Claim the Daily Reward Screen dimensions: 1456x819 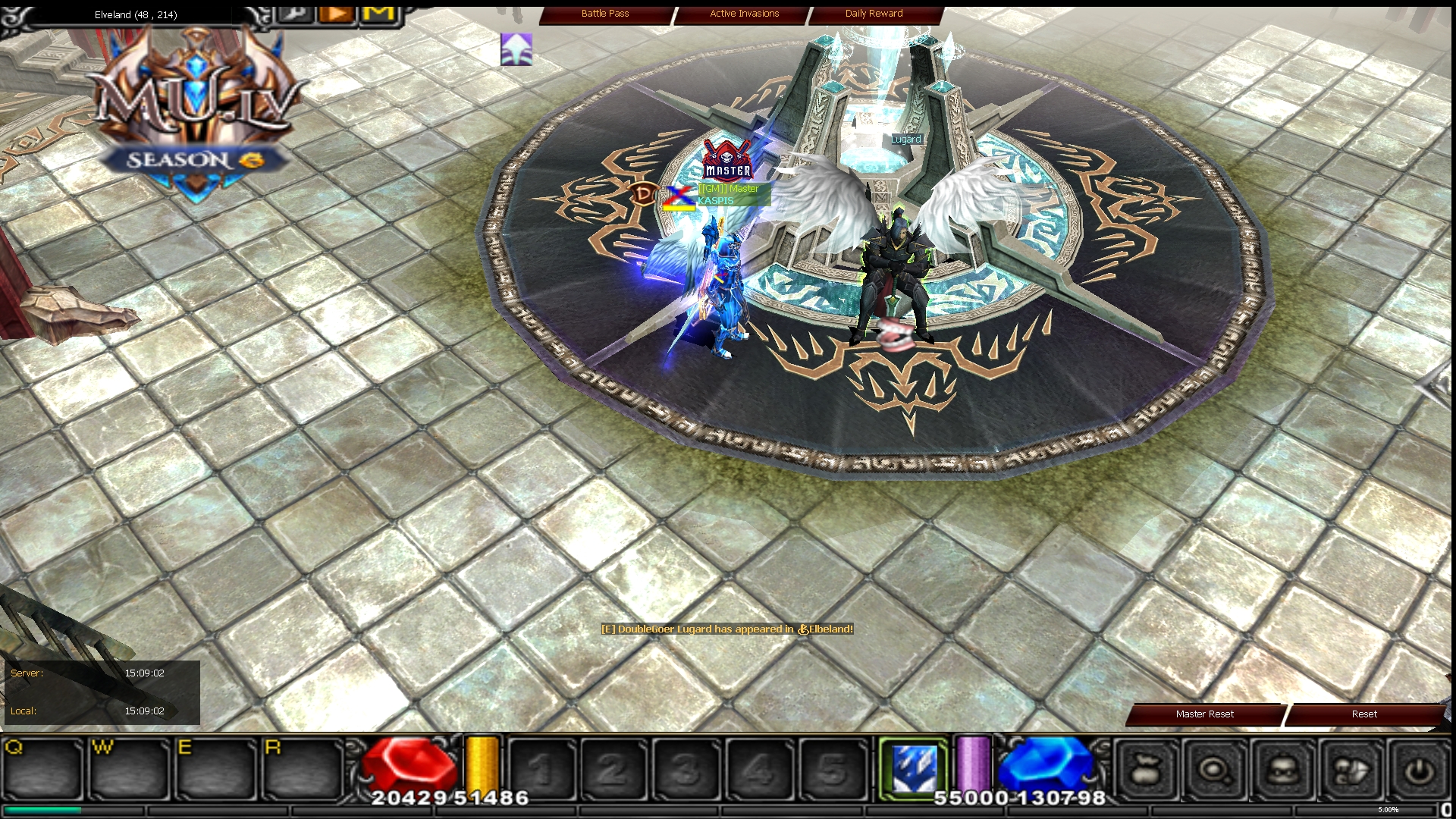coord(874,14)
